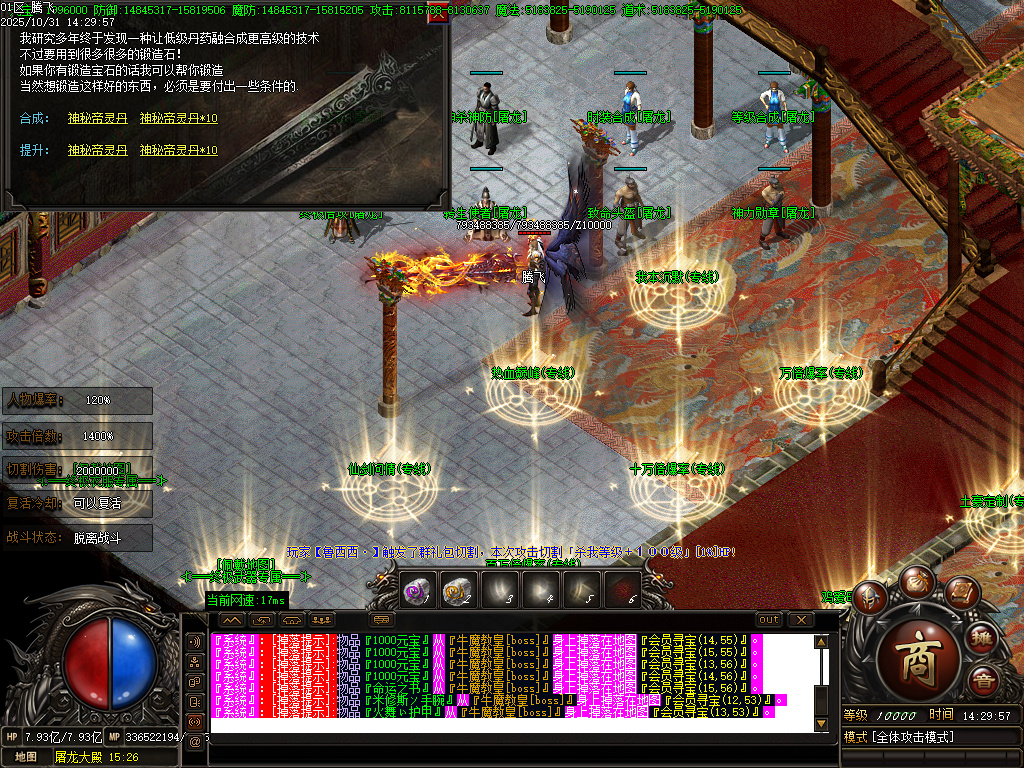The width and height of the screenshot is (1024, 768).
Task: Open the helmet character equipment button
Action: click(x=868, y=598)
